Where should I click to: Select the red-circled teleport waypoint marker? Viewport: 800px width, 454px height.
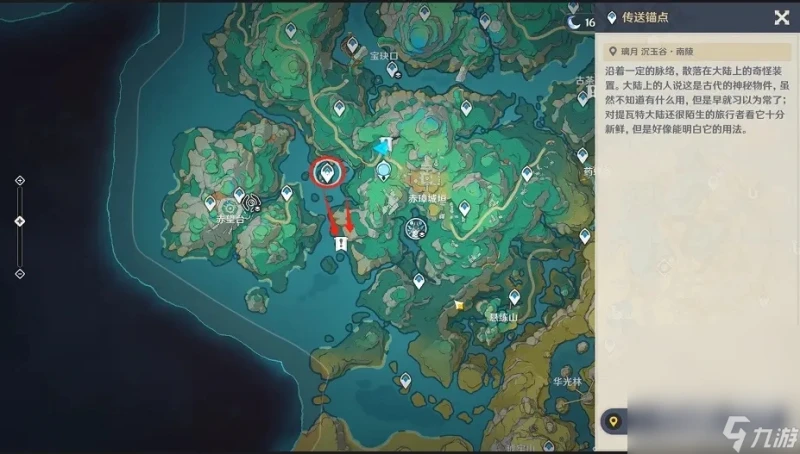(x=325, y=172)
